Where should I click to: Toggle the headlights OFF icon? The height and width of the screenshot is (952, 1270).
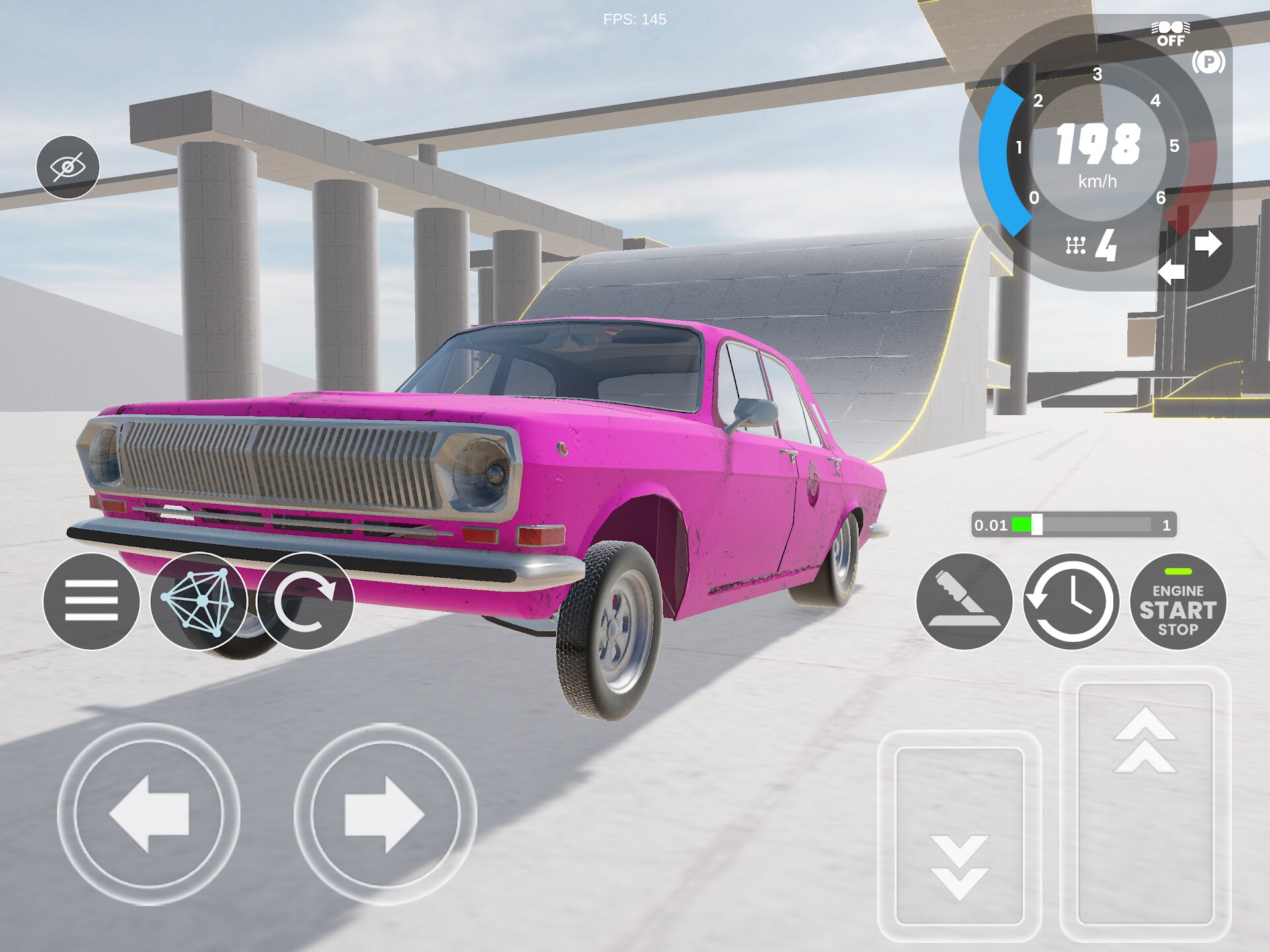[x=1170, y=33]
